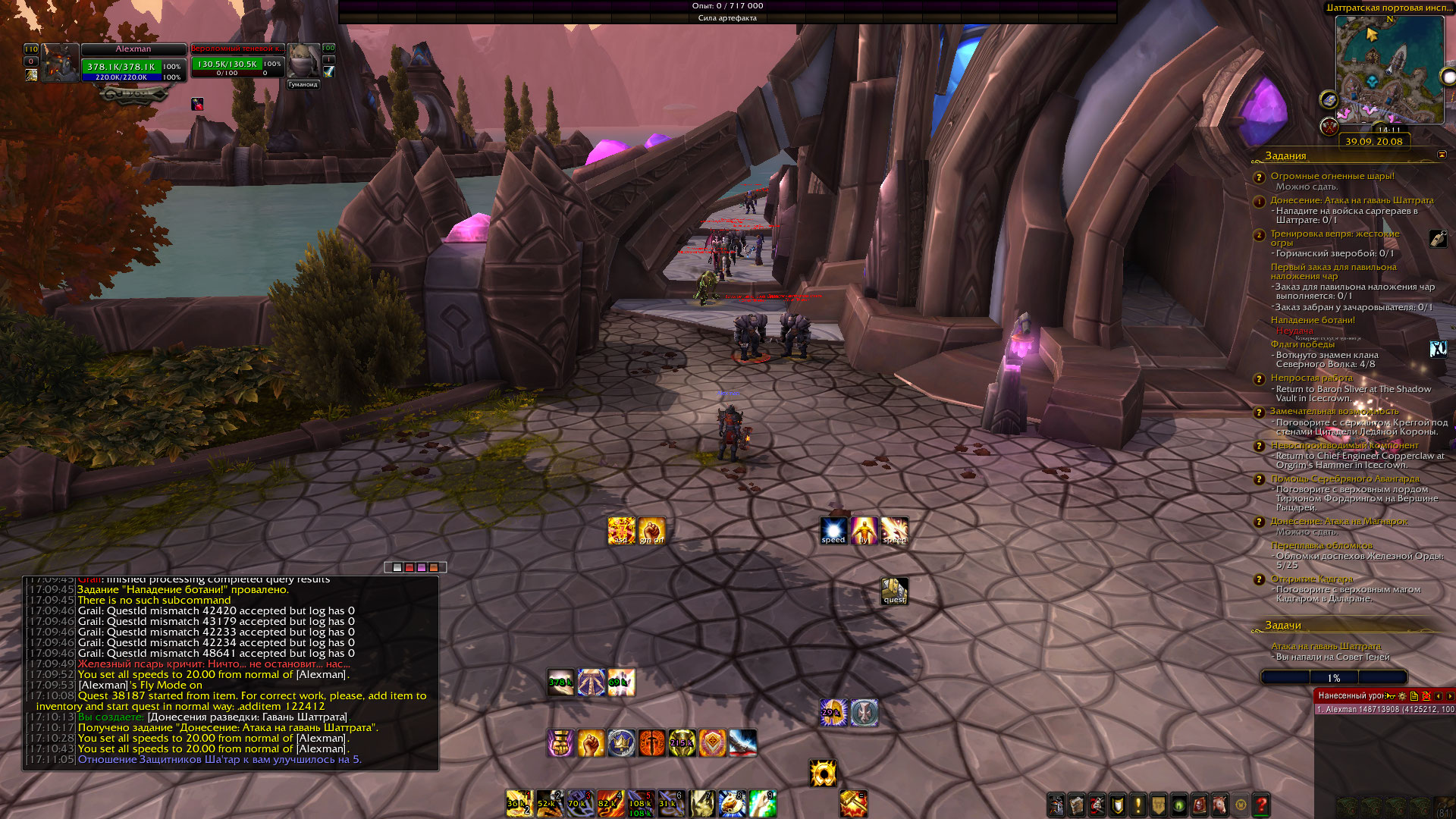Image resolution: width=1456 pixels, height=819 pixels.
Task: Use the red slash ability in slot 4
Action: pos(610,803)
